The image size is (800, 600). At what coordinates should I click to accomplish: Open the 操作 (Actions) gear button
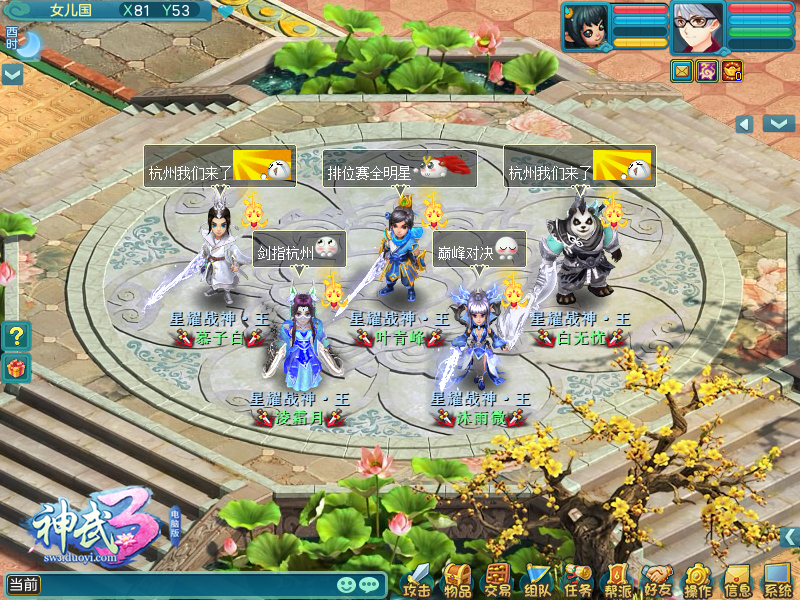(x=697, y=578)
